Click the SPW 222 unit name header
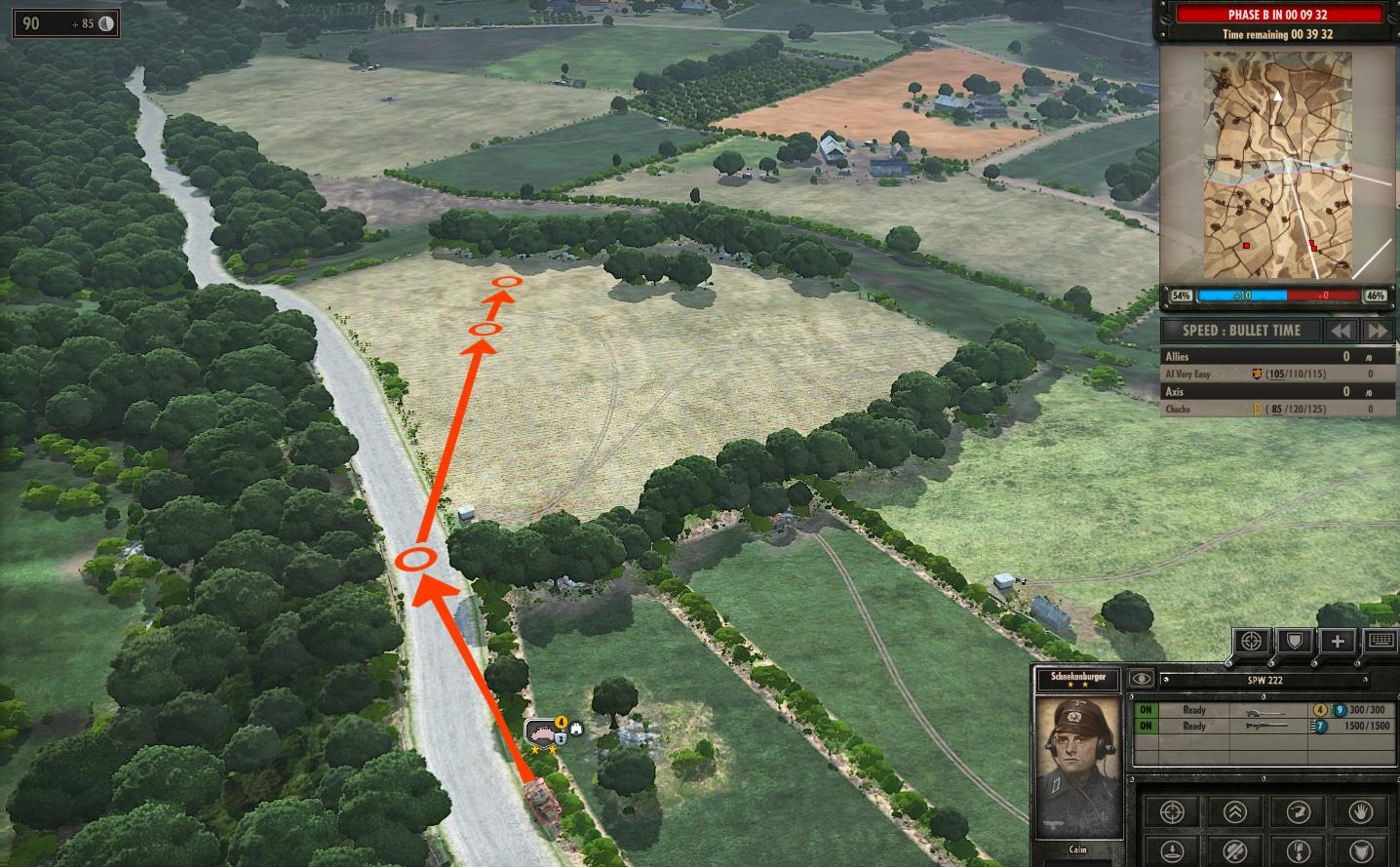This screenshot has height=867, width=1400. coord(1264,680)
